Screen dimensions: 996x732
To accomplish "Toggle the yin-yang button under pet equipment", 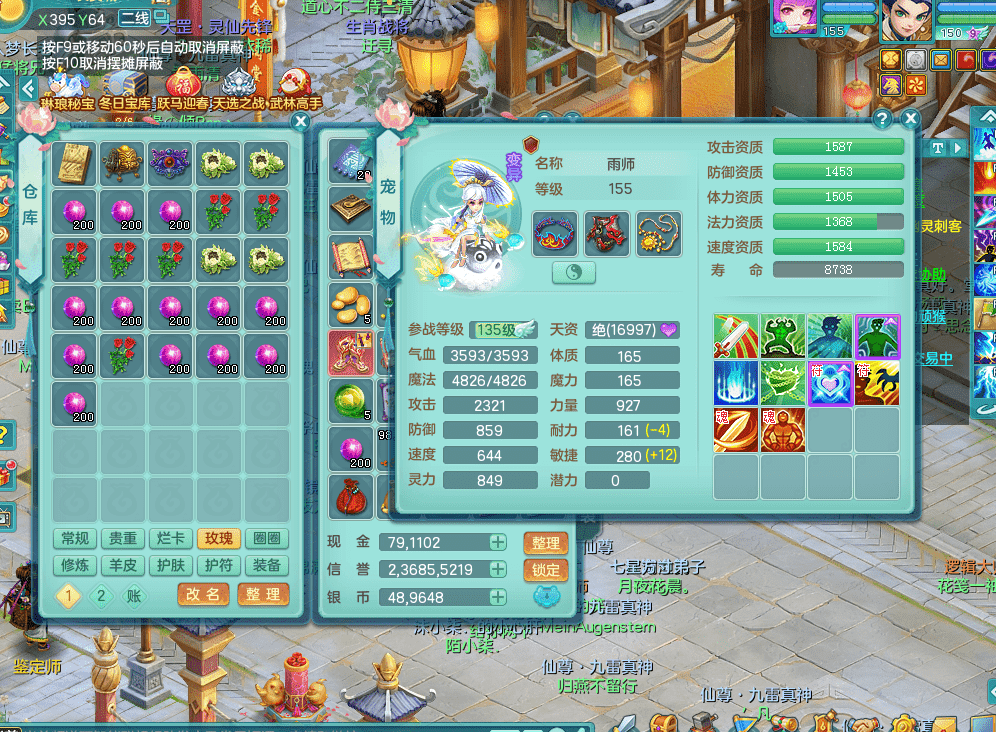I will point(573,272).
